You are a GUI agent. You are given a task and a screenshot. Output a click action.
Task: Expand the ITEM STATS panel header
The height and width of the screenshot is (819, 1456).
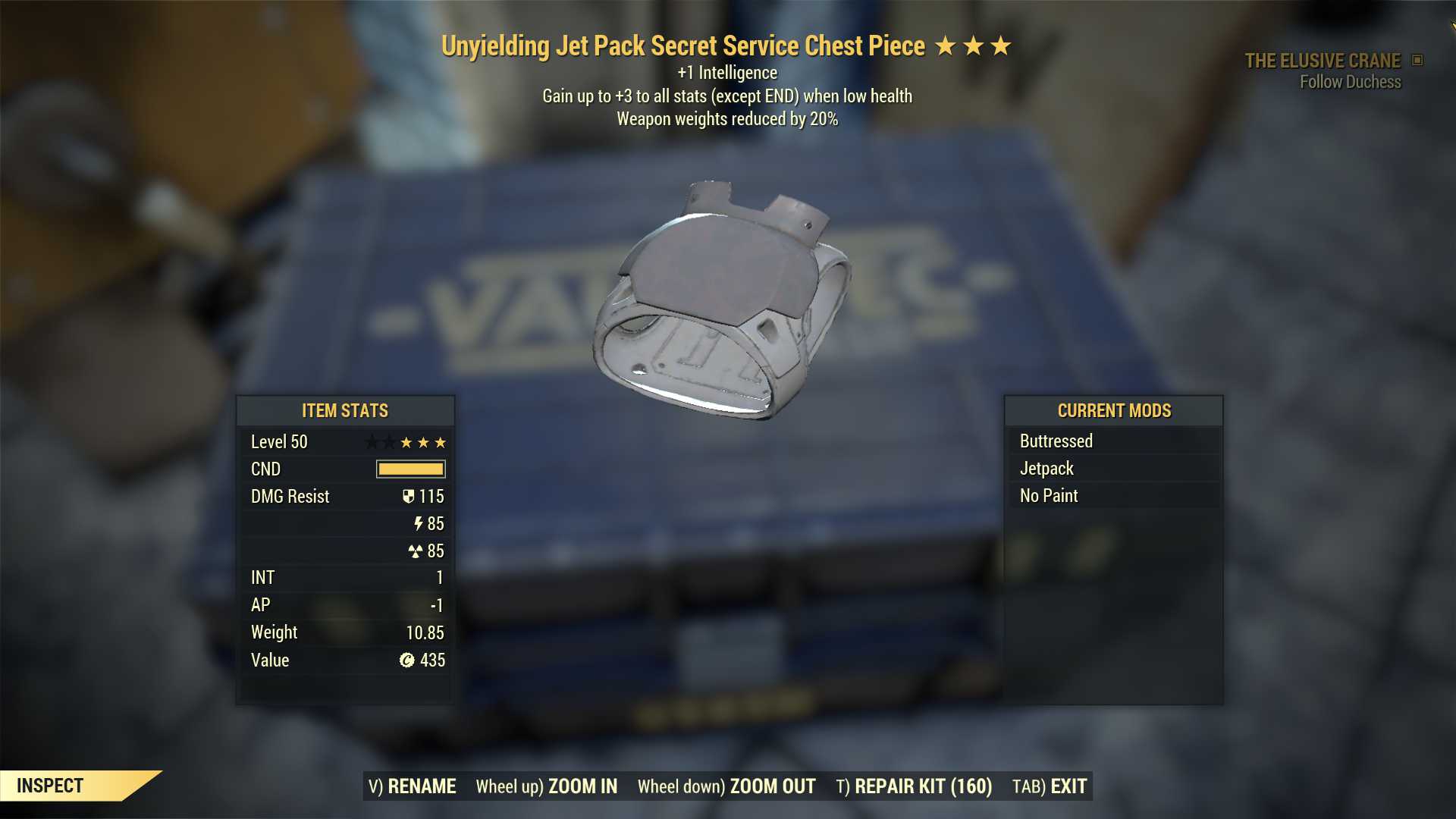tap(344, 411)
